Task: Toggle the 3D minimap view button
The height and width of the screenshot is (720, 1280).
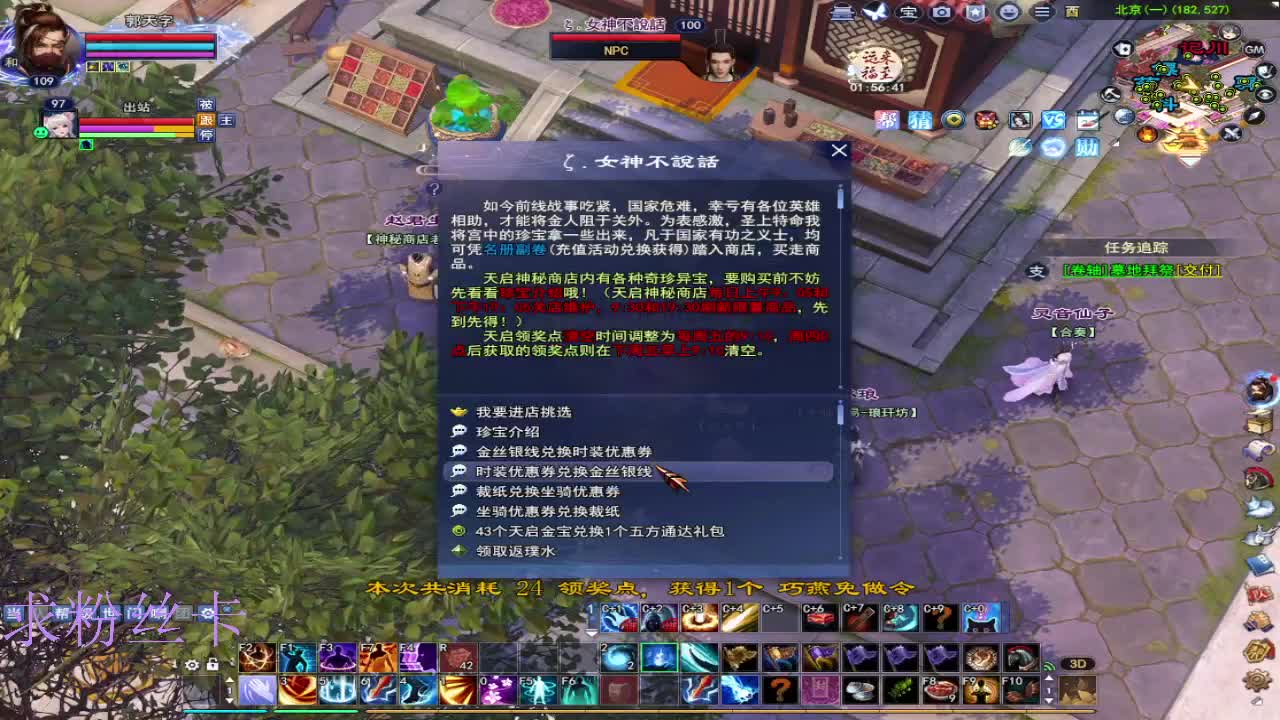Action: (x=1078, y=664)
